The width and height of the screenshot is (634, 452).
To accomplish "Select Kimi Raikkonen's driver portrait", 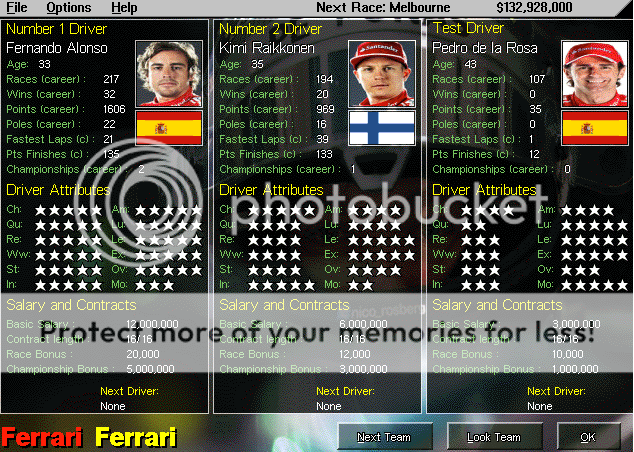I will click(x=381, y=73).
